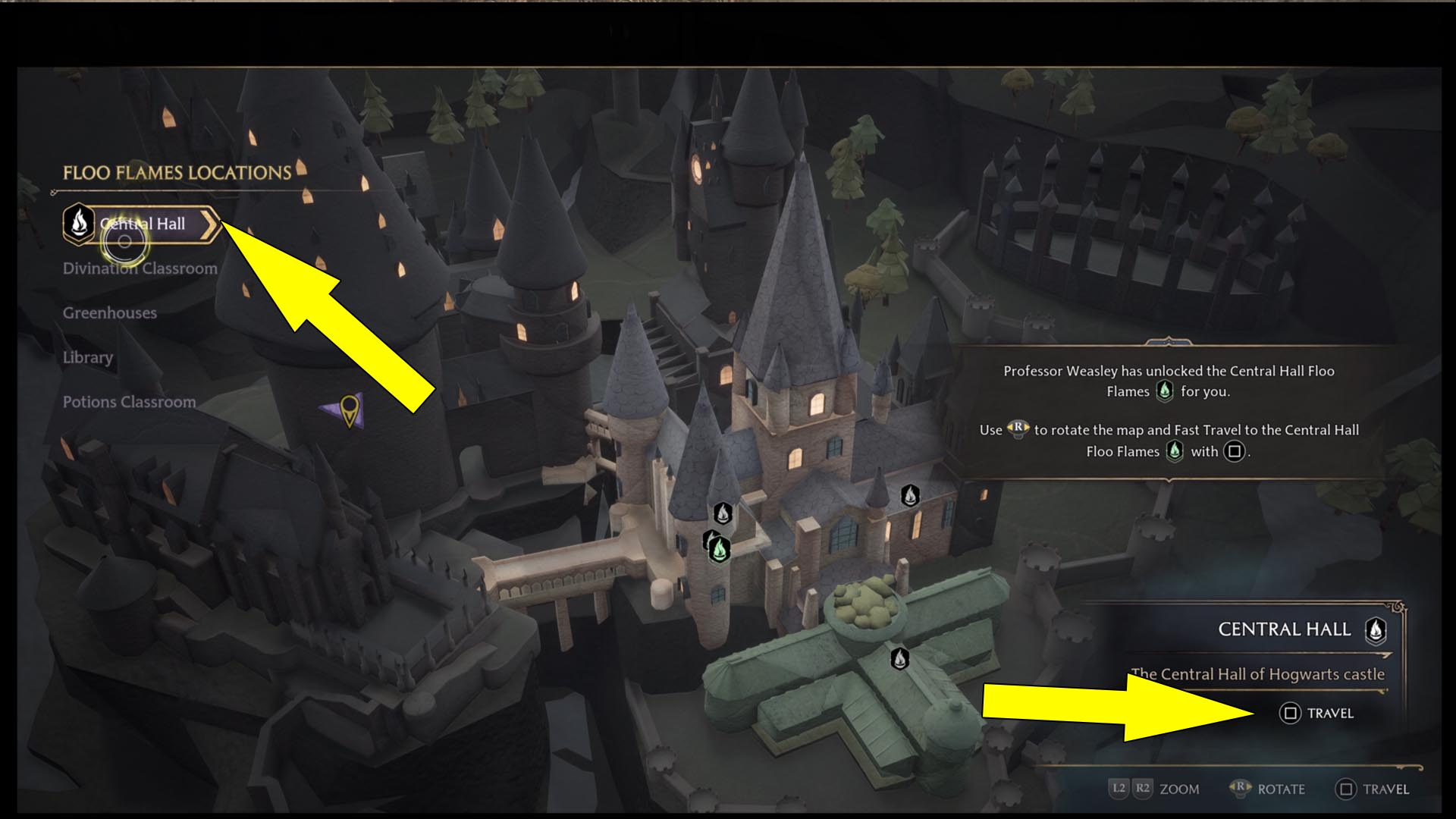Select Divination Classroom from the Floo list
Image resolution: width=1456 pixels, height=819 pixels.
click(140, 268)
